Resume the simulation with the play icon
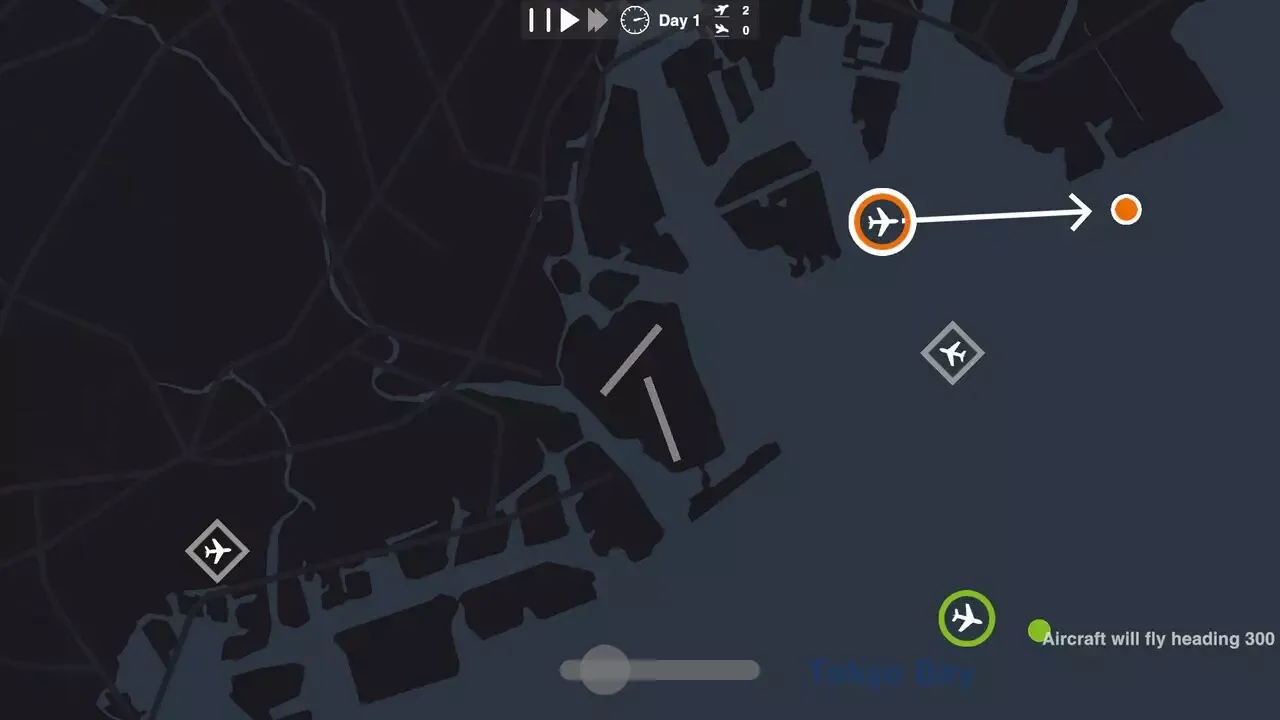This screenshot has width=1280, height=720. tap(568, 19)
